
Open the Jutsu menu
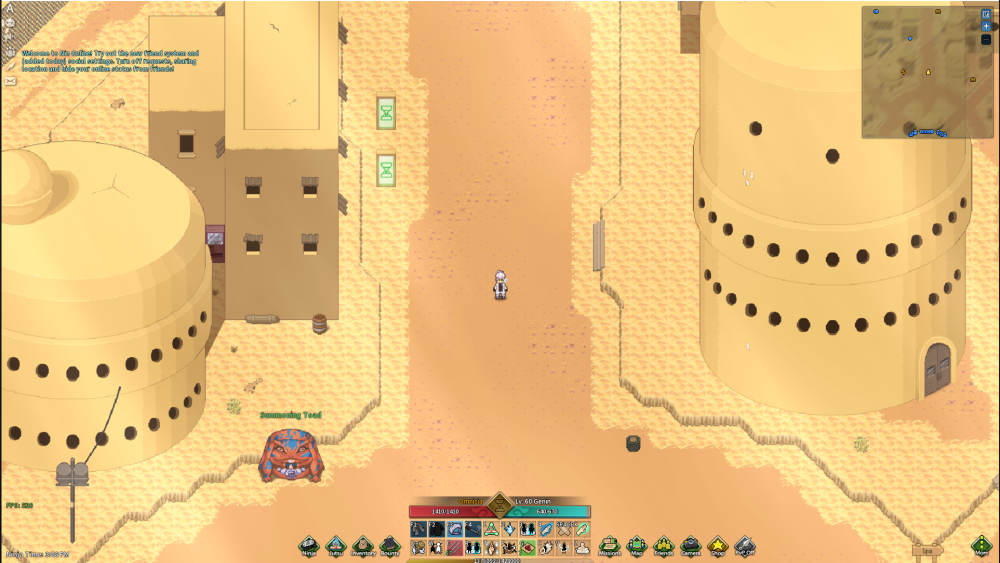[x=336, y=546]
